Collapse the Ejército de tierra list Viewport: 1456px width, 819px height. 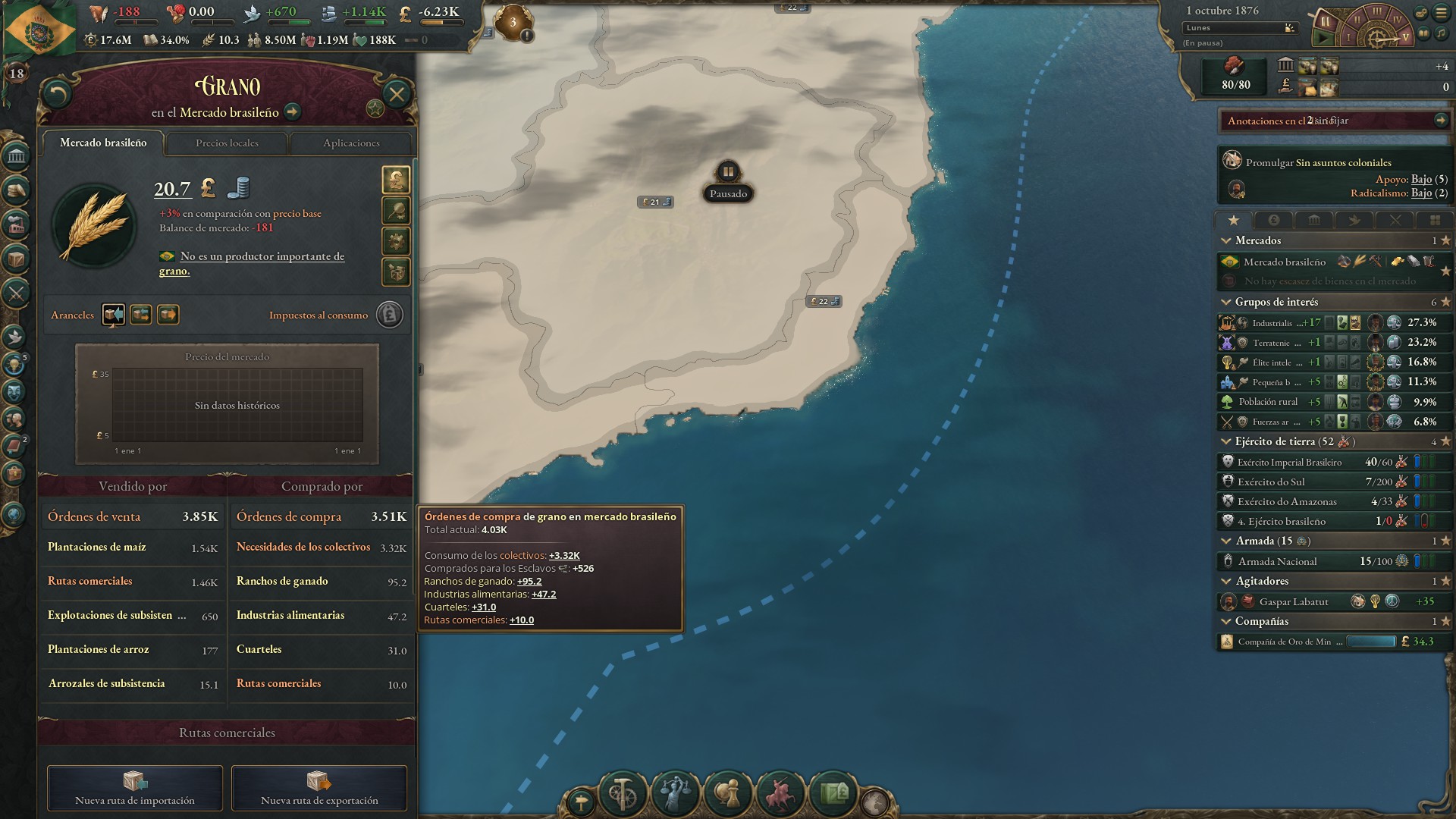coord(1225,441)
